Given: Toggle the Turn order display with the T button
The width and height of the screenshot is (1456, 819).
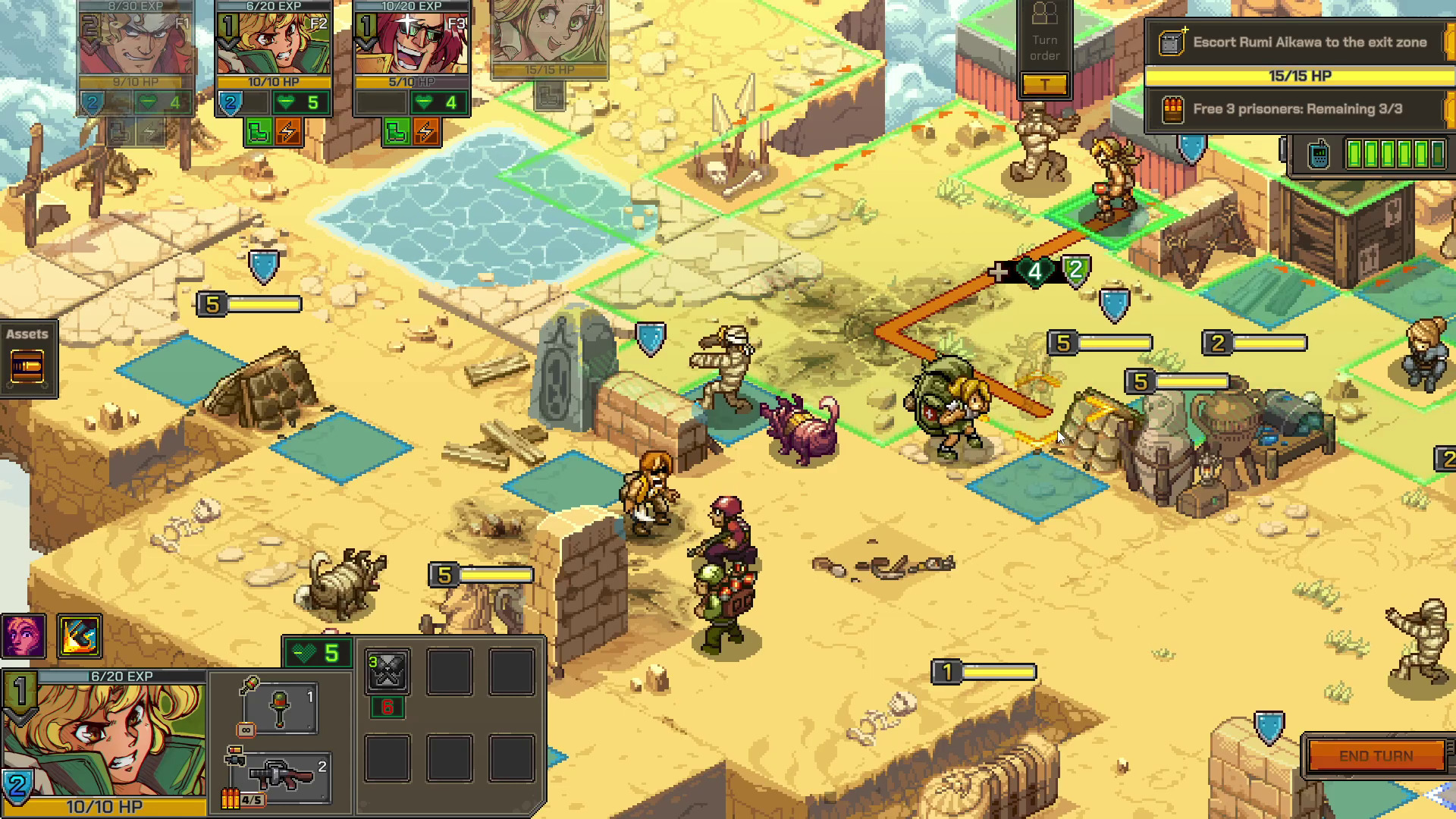Looking at the screenshot, I should coord(1046,85).
